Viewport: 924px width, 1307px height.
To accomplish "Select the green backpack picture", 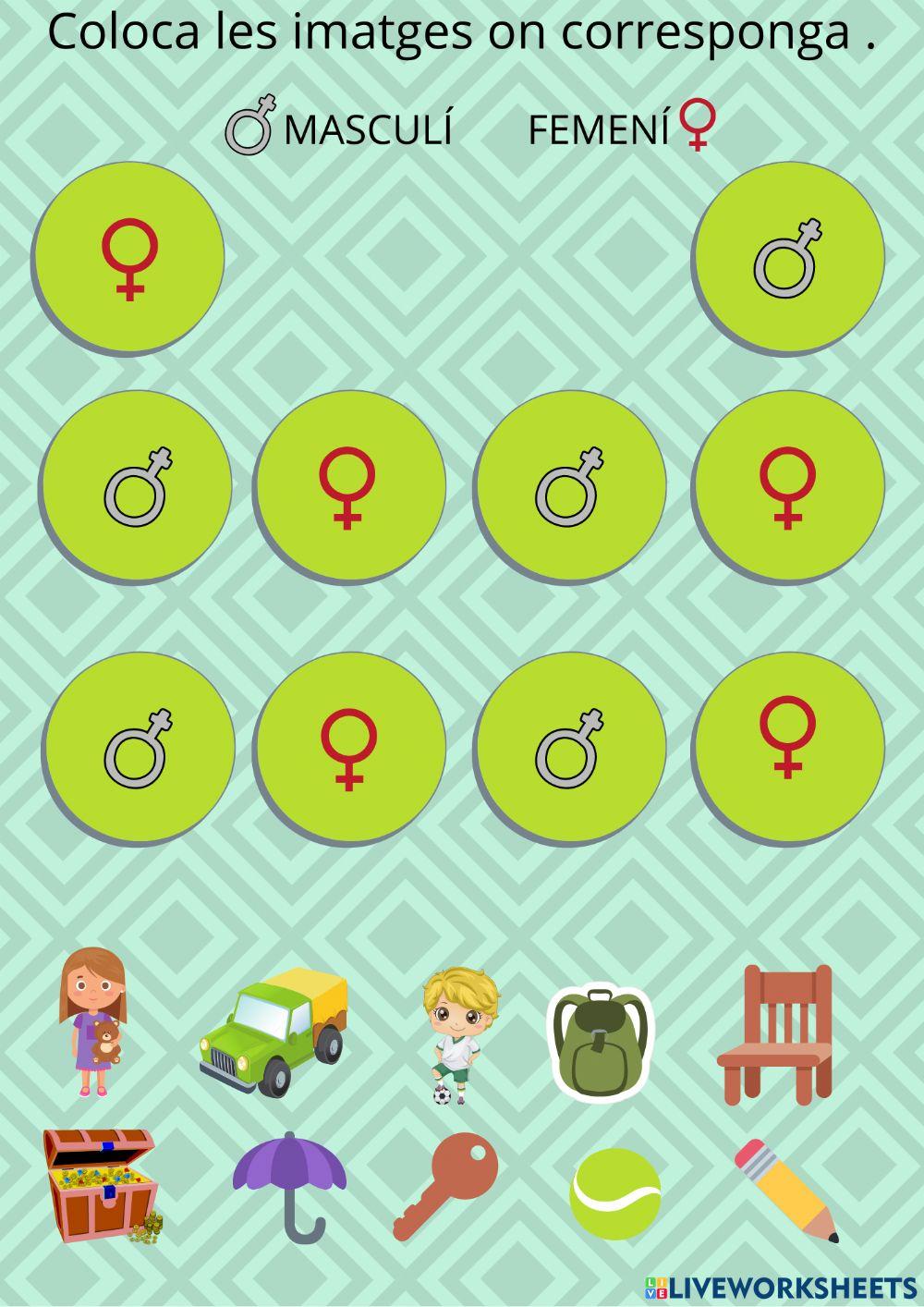I will coord(600,1042).
